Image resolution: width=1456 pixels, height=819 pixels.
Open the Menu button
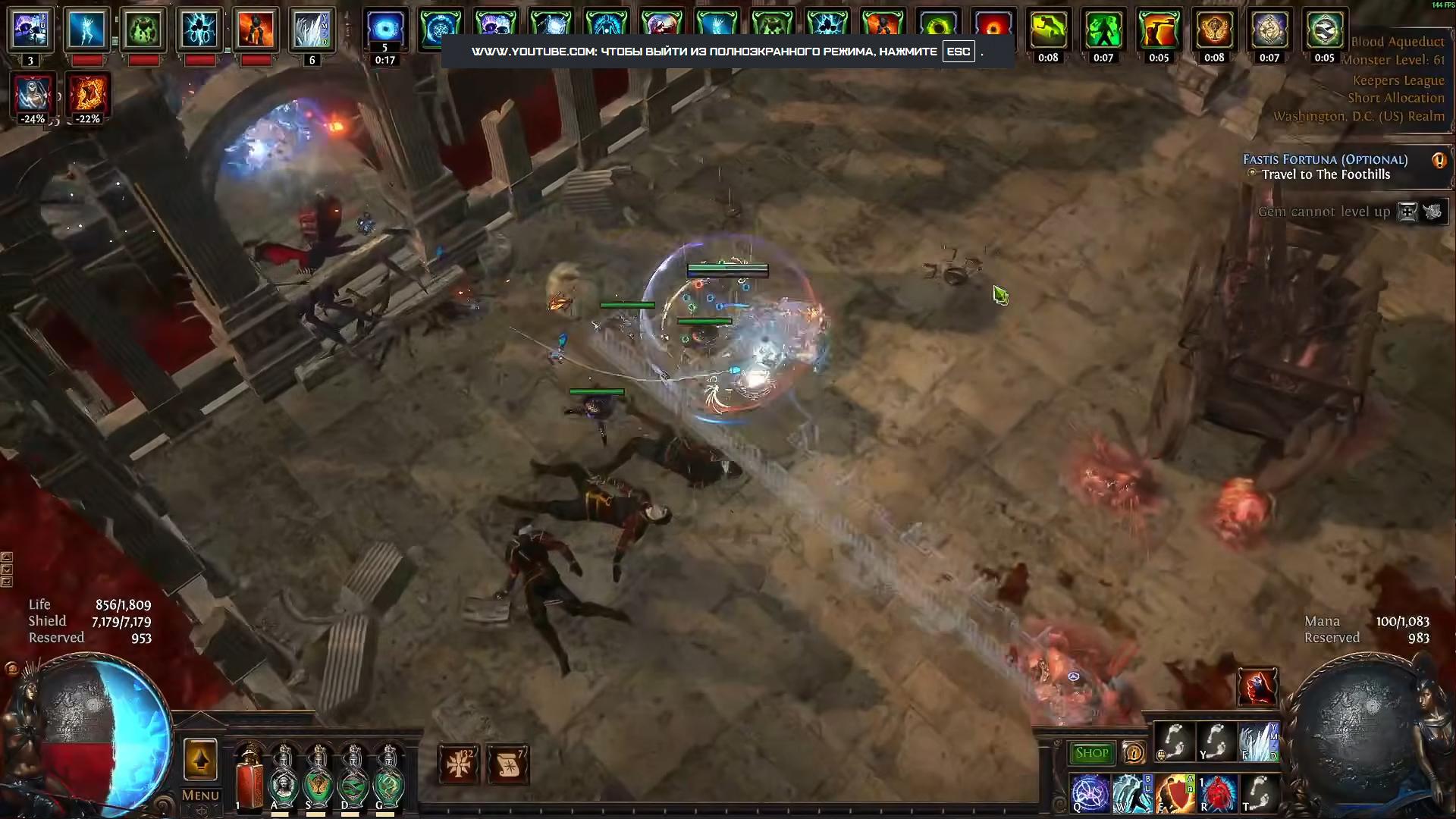coord(200,795)
